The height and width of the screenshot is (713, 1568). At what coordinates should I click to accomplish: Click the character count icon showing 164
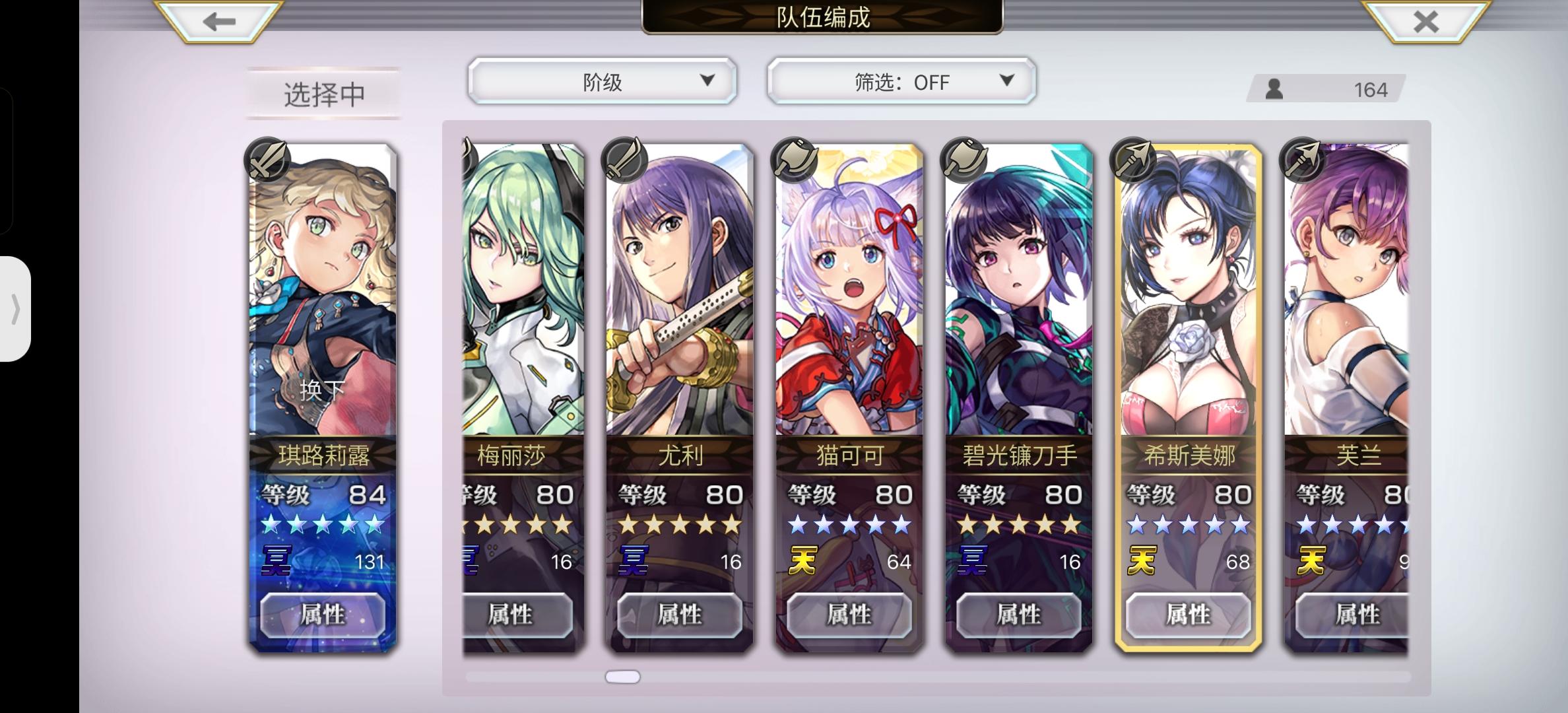click(x=1274, y=88)
